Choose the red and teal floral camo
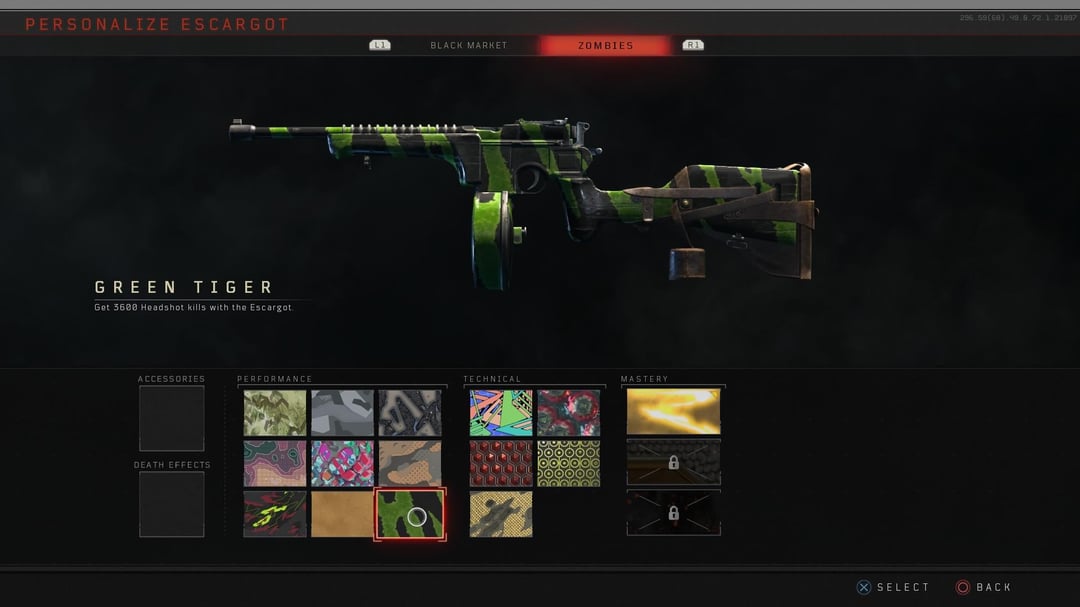The image size is (1080, 607). (x=568, y=412)
